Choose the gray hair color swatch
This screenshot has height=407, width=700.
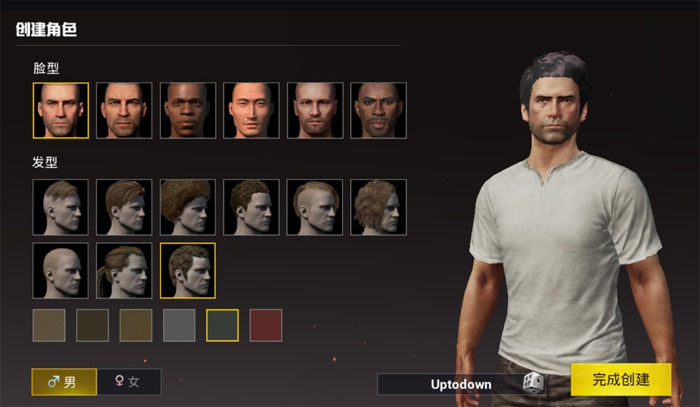pyautogui.click(x=179, y=325)
